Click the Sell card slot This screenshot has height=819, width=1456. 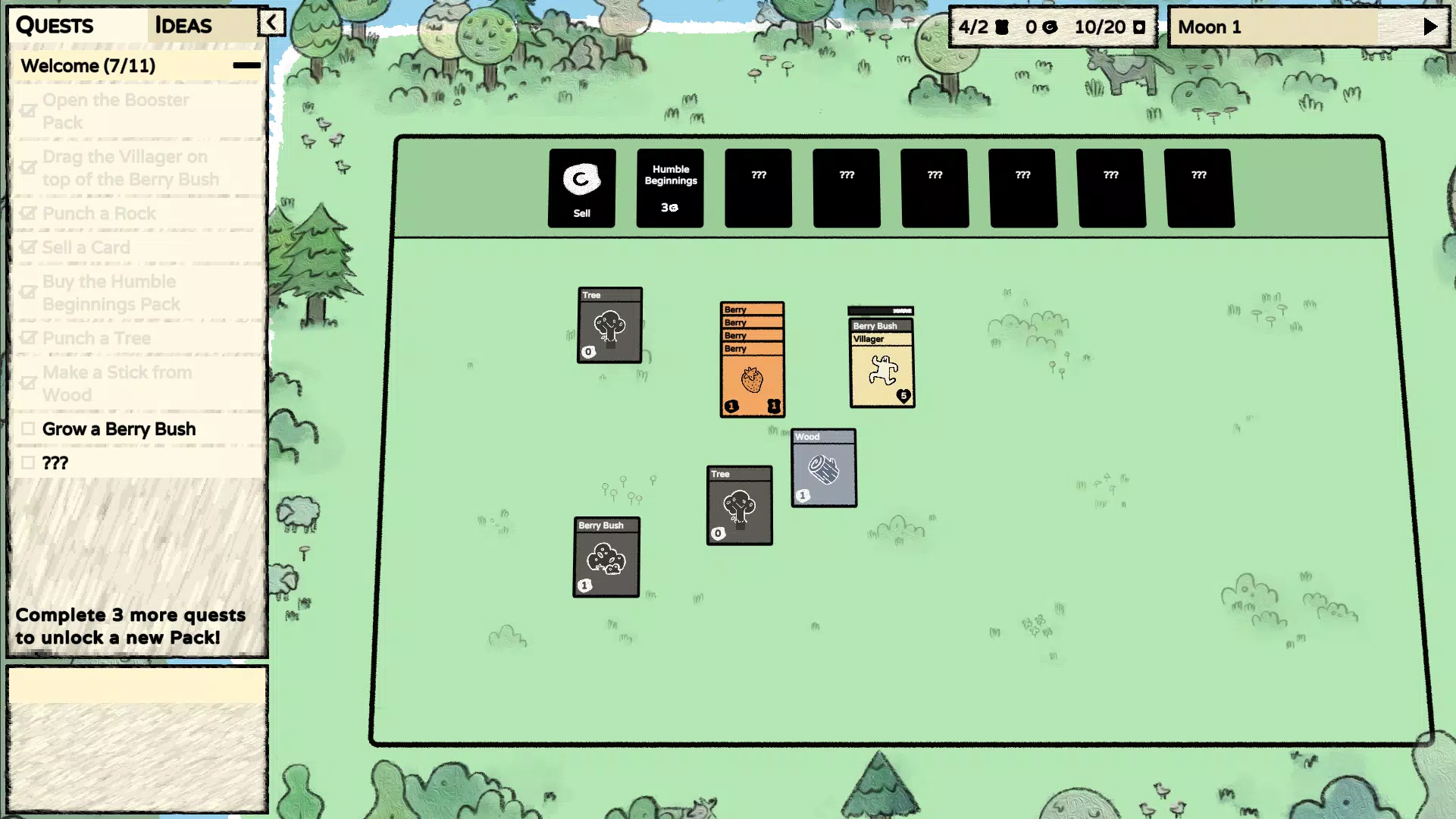tap(581, 187)
